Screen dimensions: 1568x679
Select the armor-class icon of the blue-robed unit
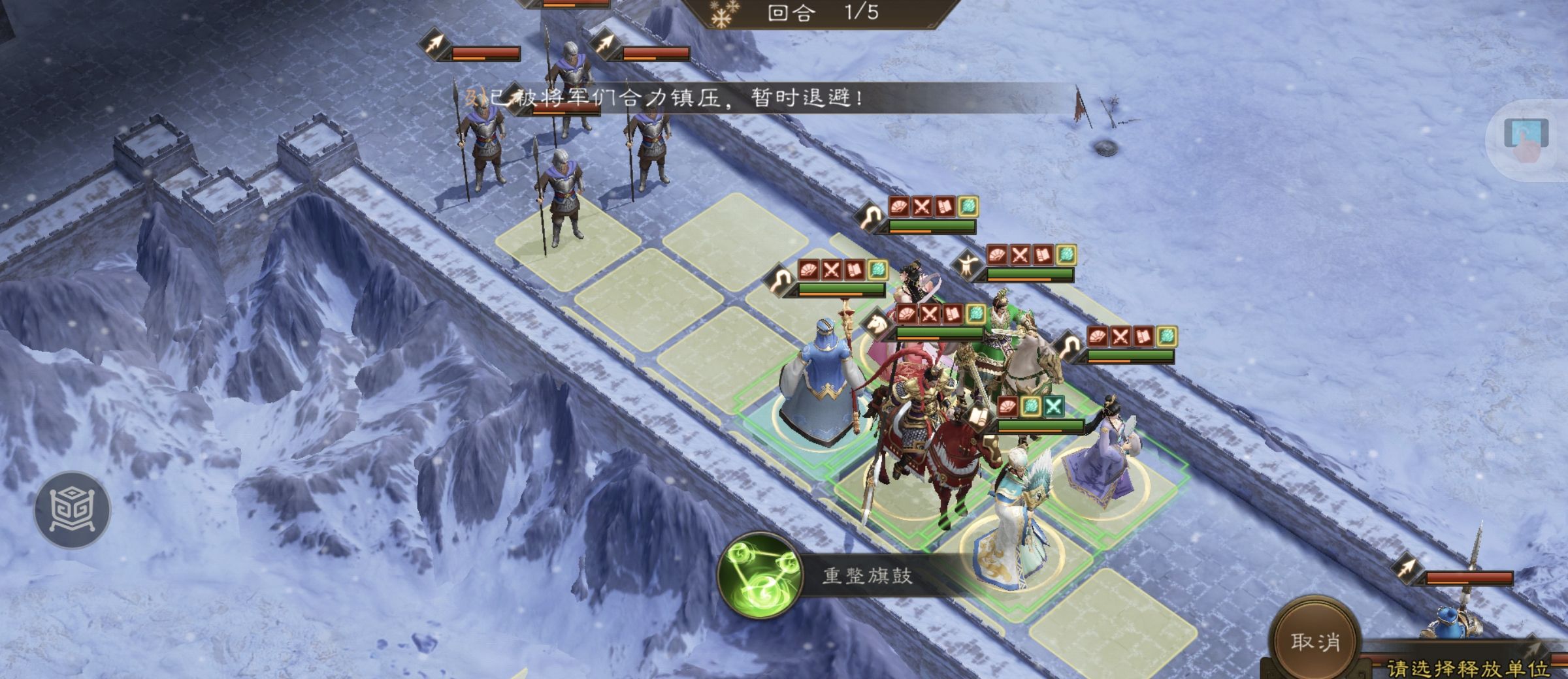tap(781, 279)
